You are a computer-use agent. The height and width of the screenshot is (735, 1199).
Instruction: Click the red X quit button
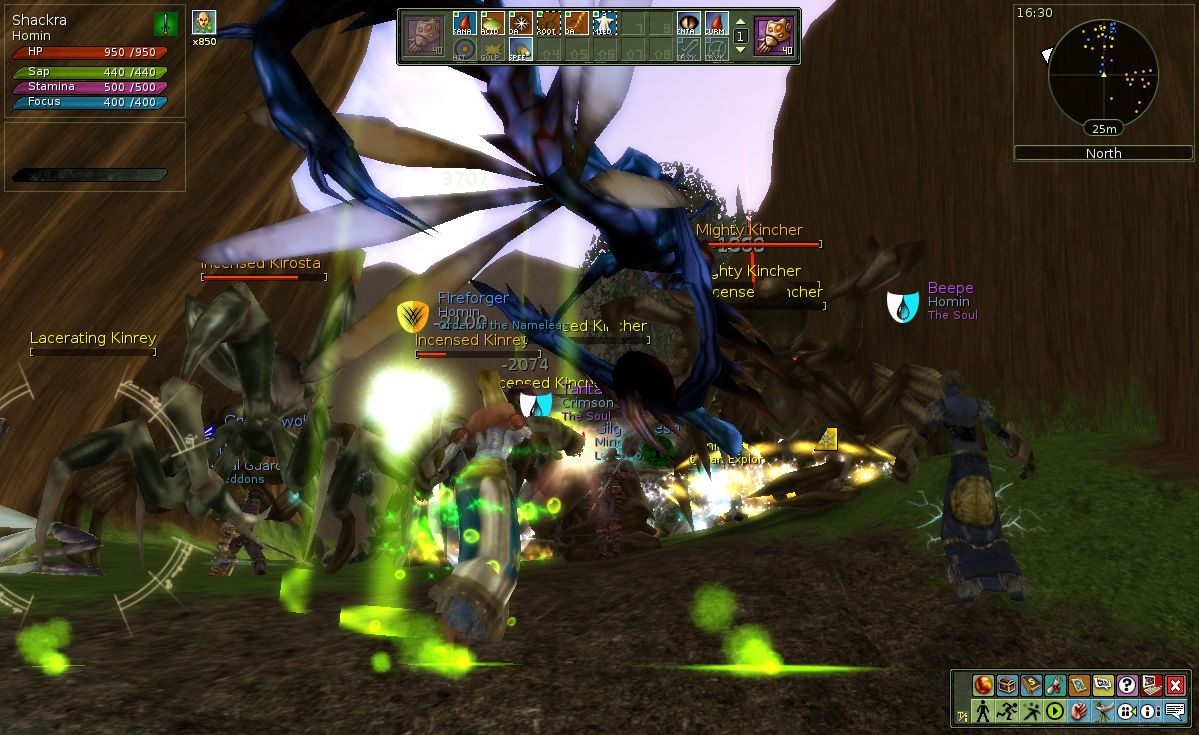pos(1175,686)
